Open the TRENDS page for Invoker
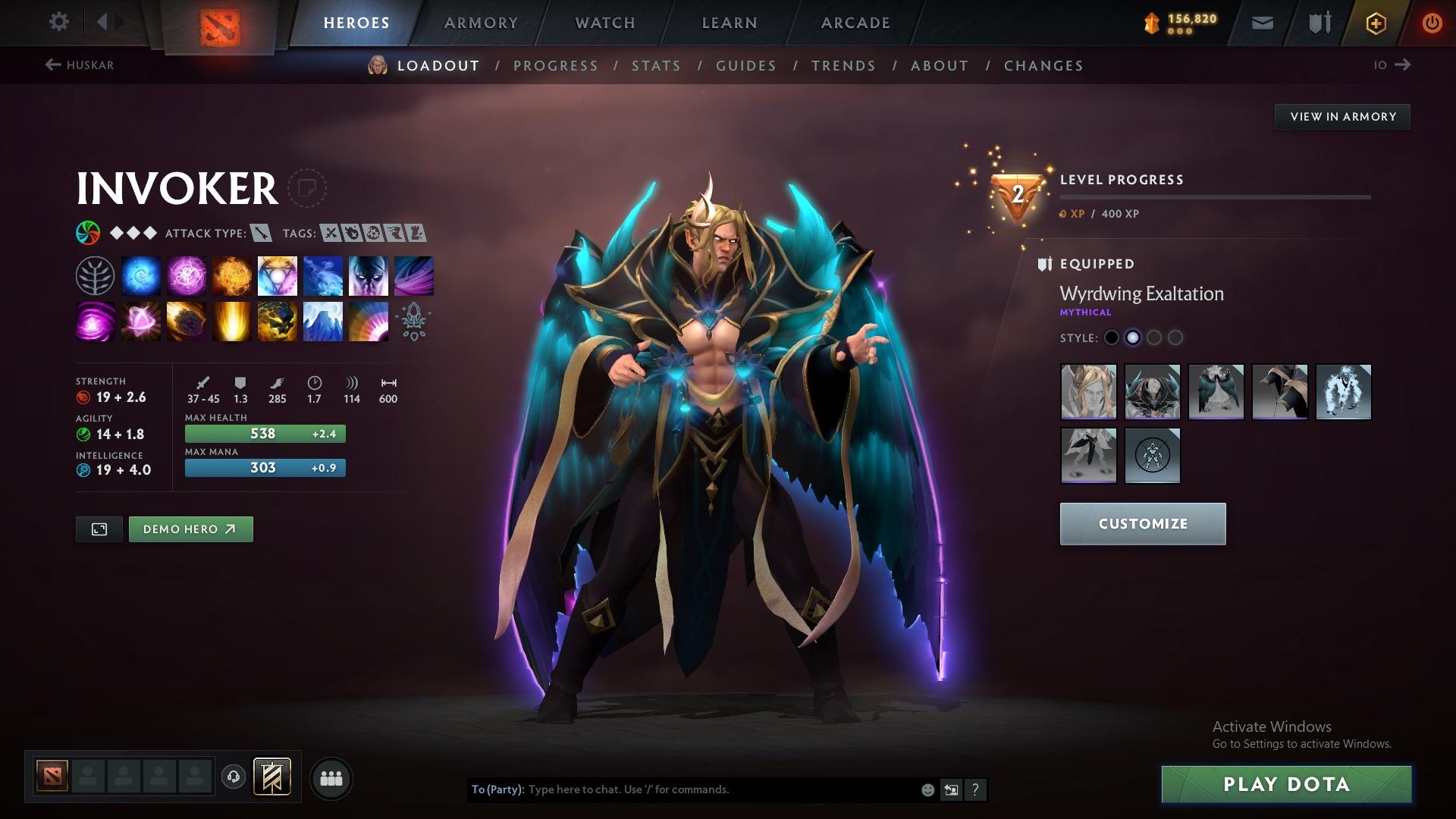 click(x=843, y=66)
